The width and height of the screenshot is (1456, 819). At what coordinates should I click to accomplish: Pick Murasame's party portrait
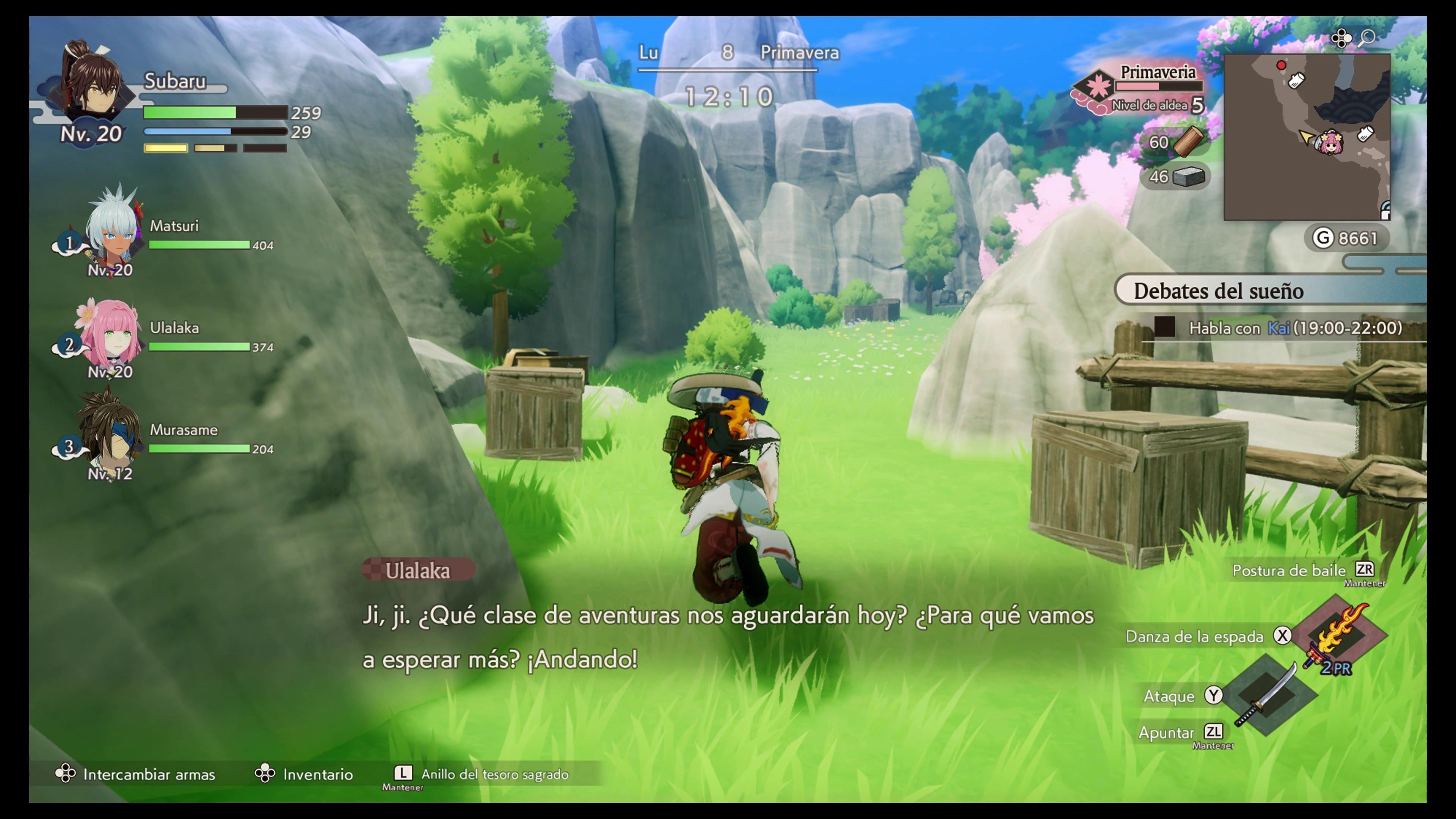[x=110, y=432]
